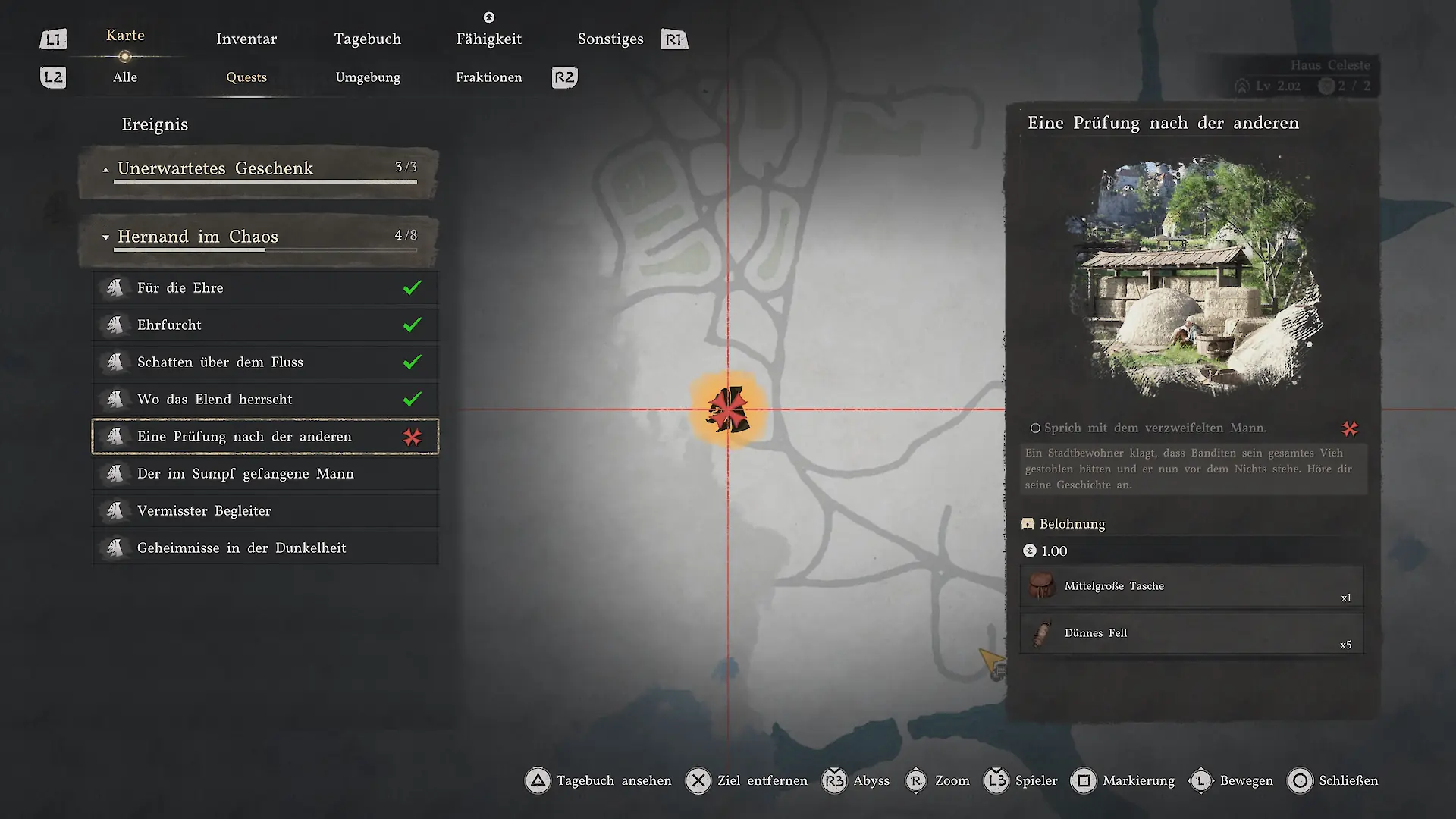
Task: Open Schatten über dem Fluss quest
Action: coord(265,362)
